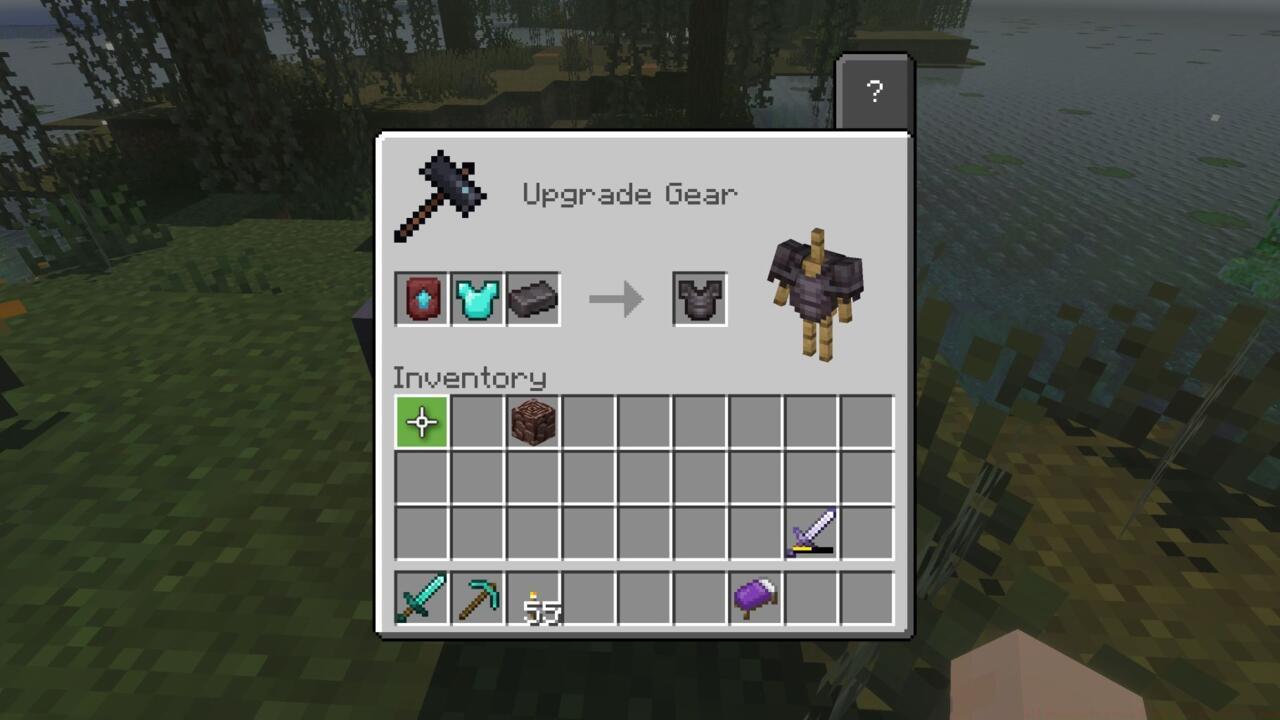
Task: Select the diamond sword in the hotbar
Action: point(420,602)
